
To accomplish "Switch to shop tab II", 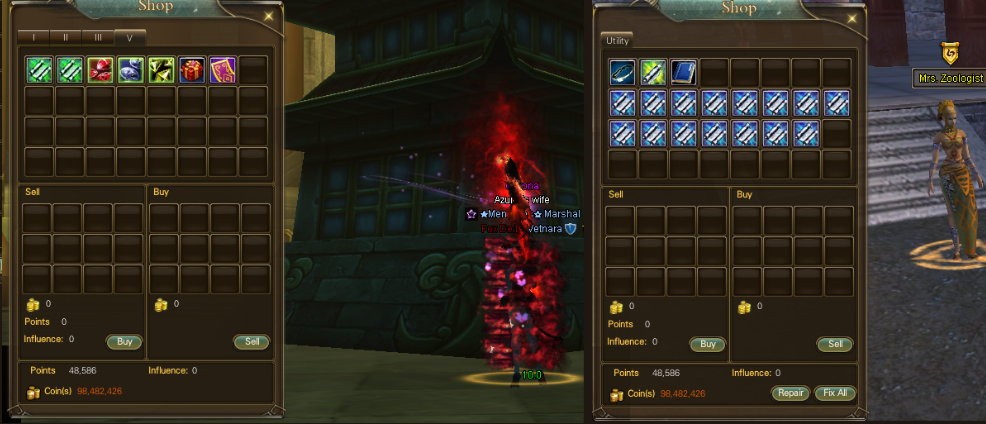I will (66, 37).
